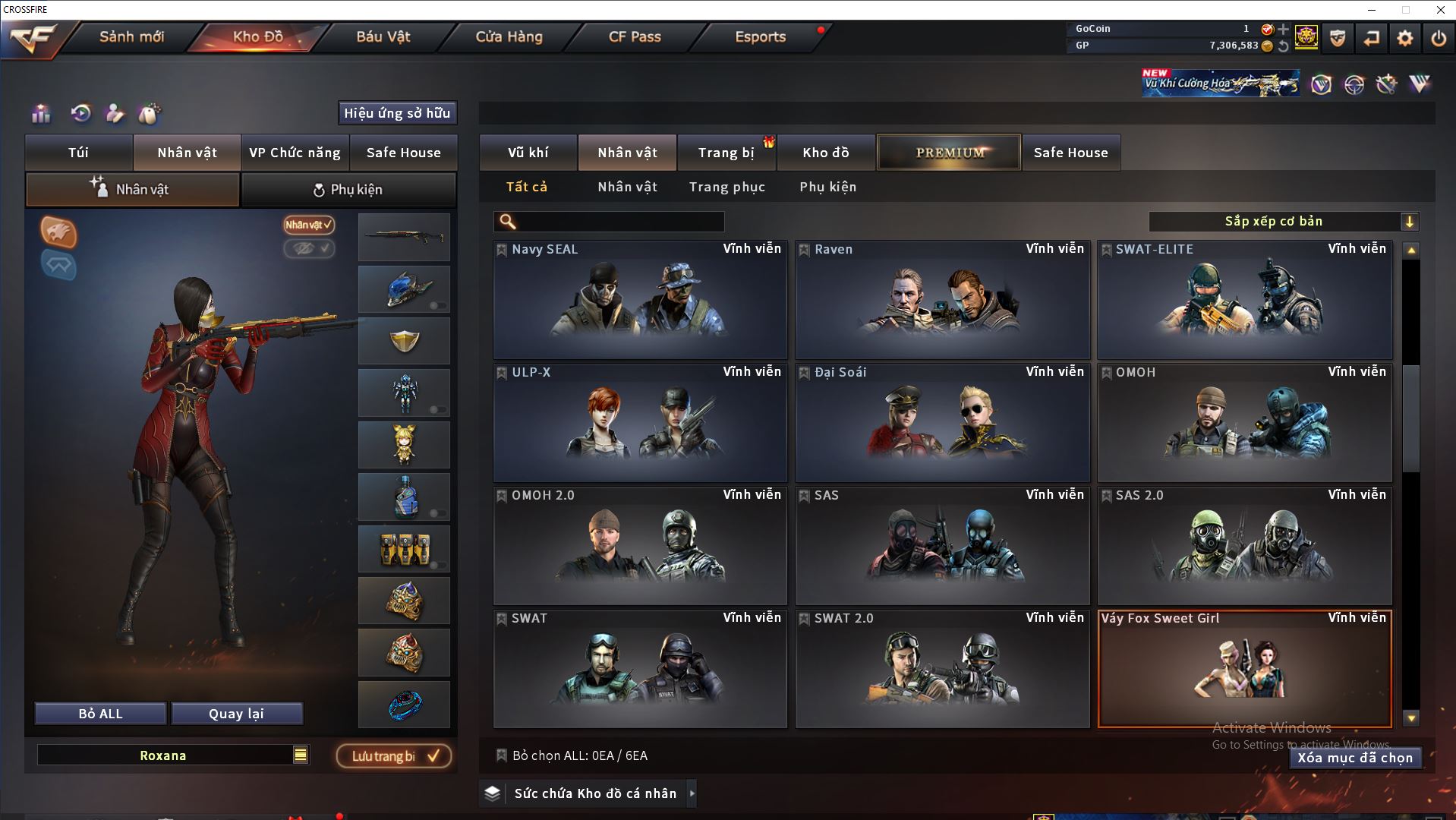Select the Raven character card
This screenshot has width=1456, height=820.
click(x=942, y=300)
